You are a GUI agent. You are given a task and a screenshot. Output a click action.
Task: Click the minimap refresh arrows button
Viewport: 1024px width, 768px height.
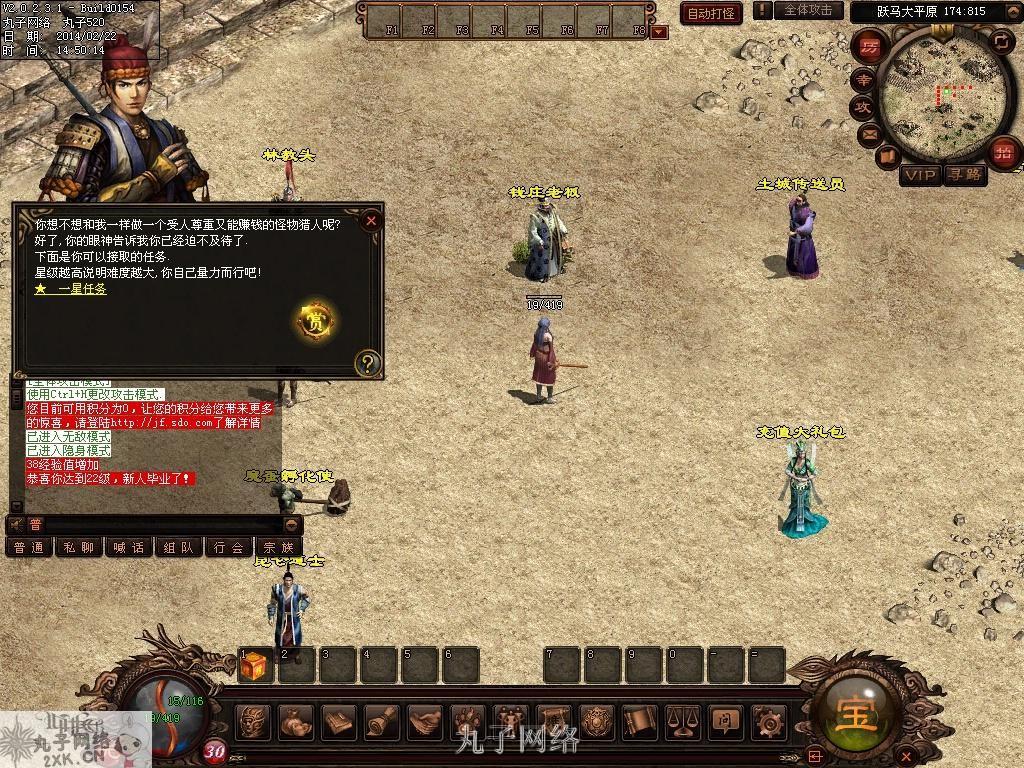click(1001, 40)
